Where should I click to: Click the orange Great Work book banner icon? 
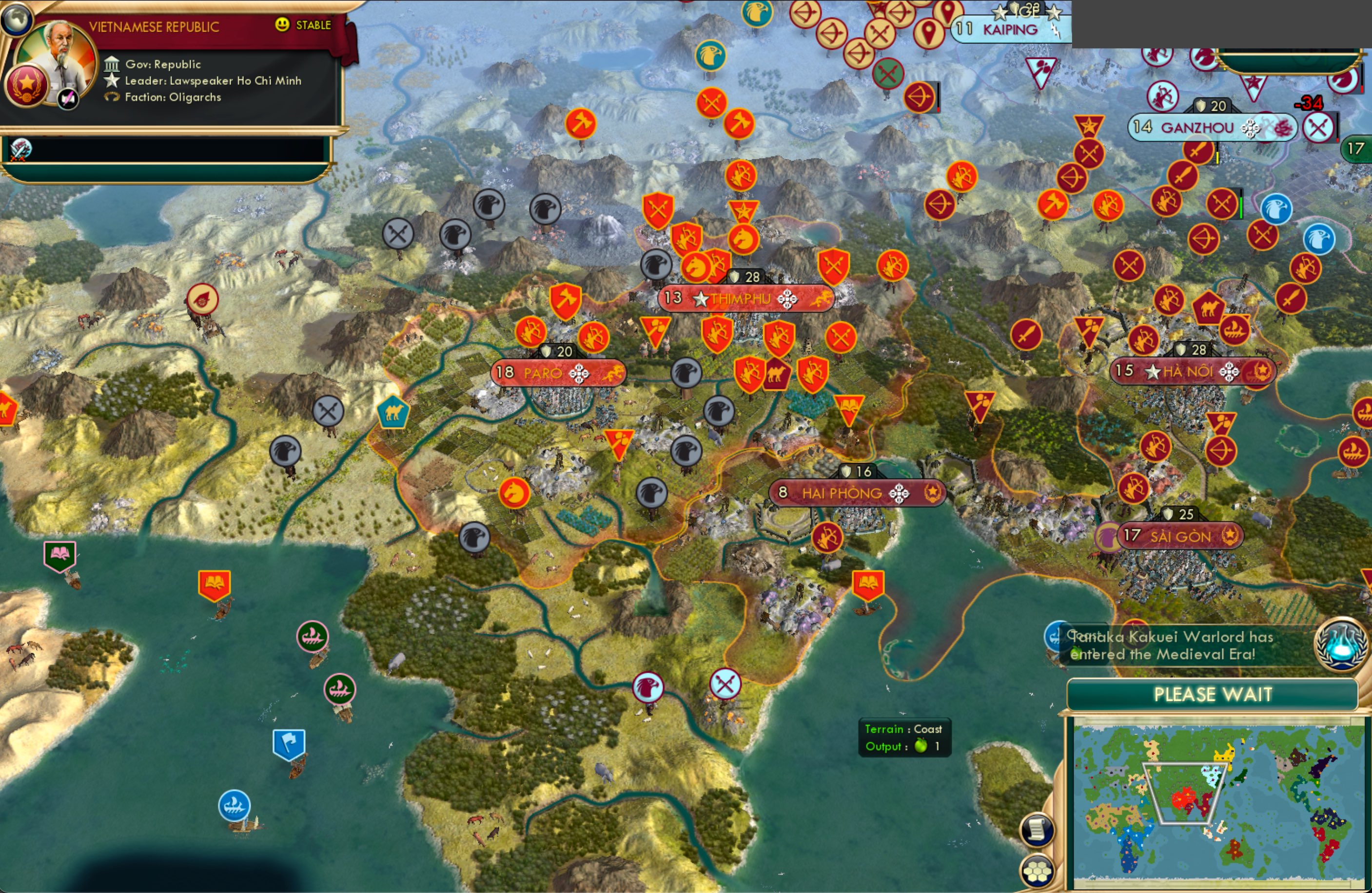tap(214, 582)
